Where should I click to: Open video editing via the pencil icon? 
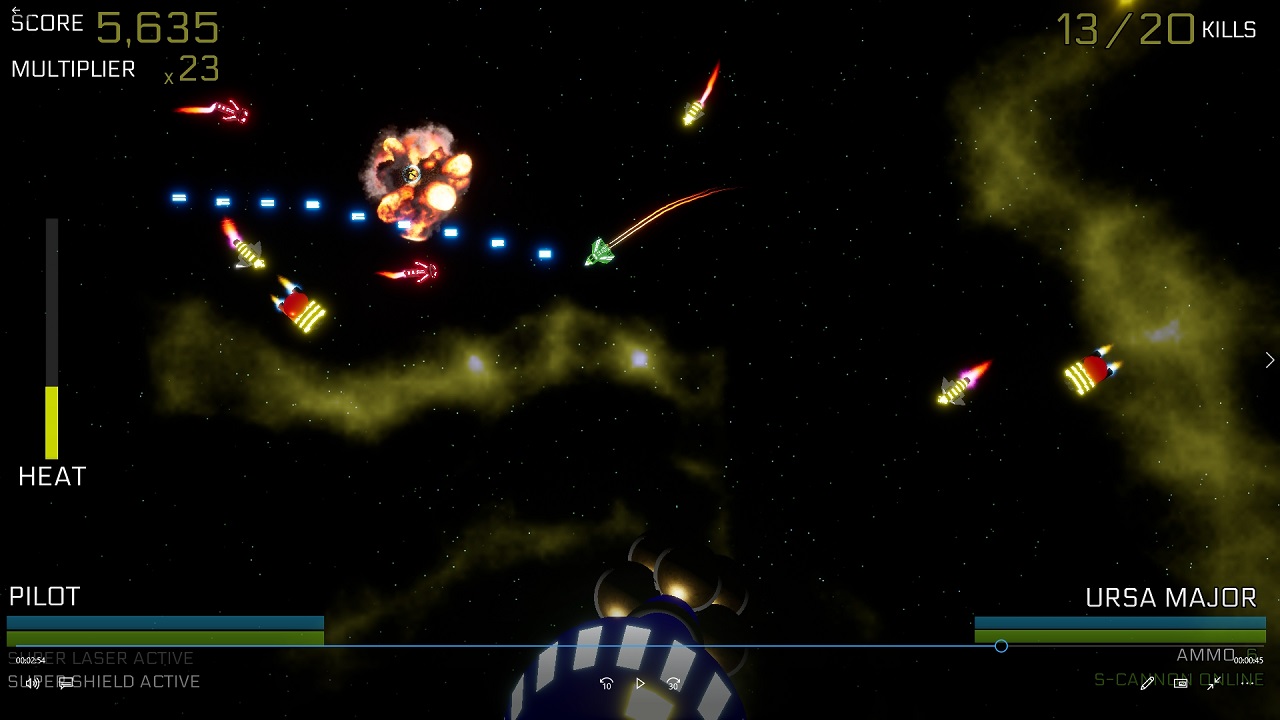coord(1147,683)
